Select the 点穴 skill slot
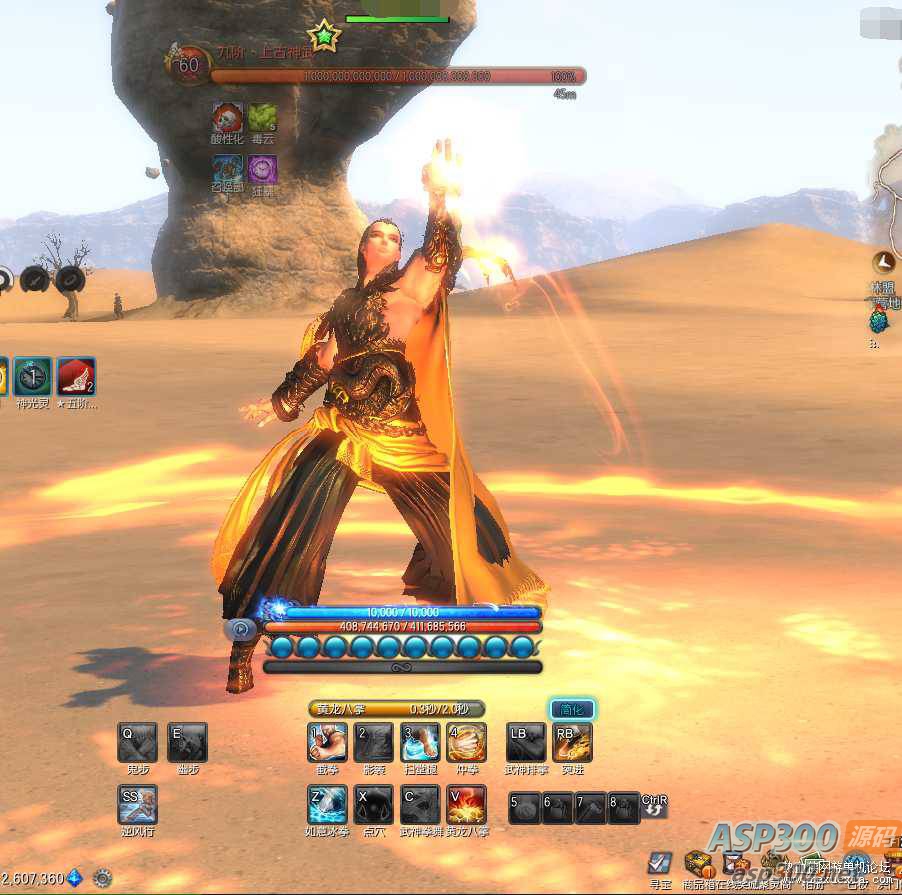Screen dimensions: 902x895 pos(375,804)
